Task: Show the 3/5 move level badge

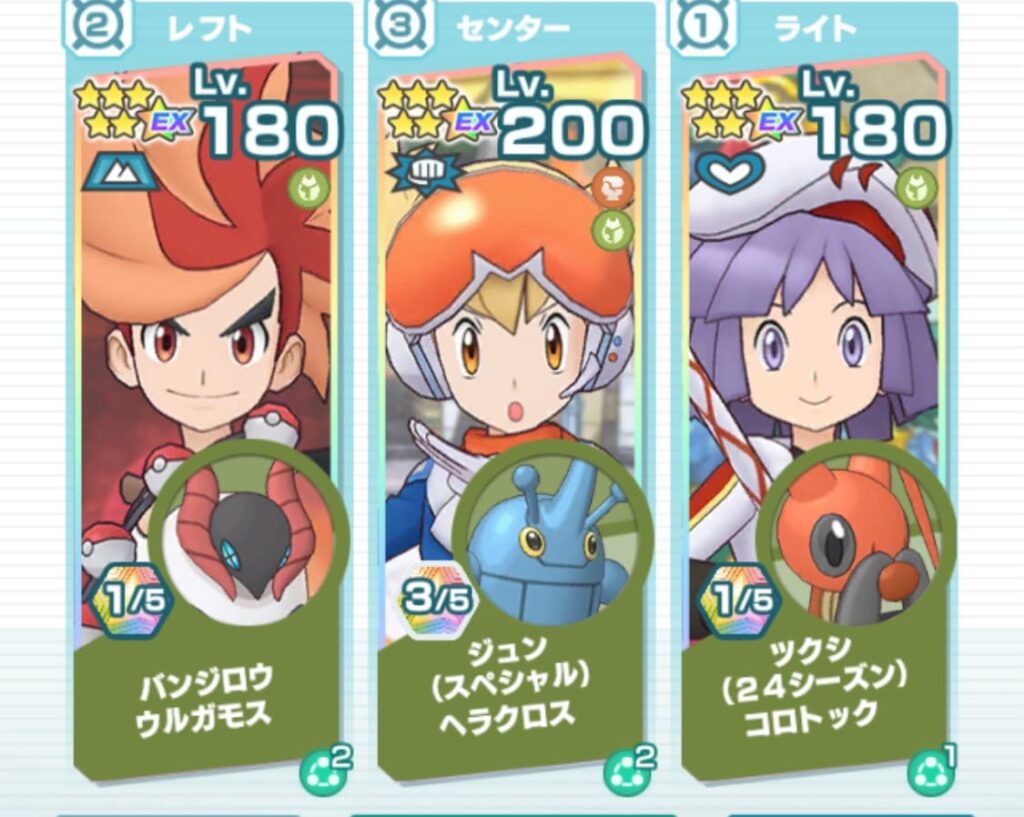Action: point(437,602)
